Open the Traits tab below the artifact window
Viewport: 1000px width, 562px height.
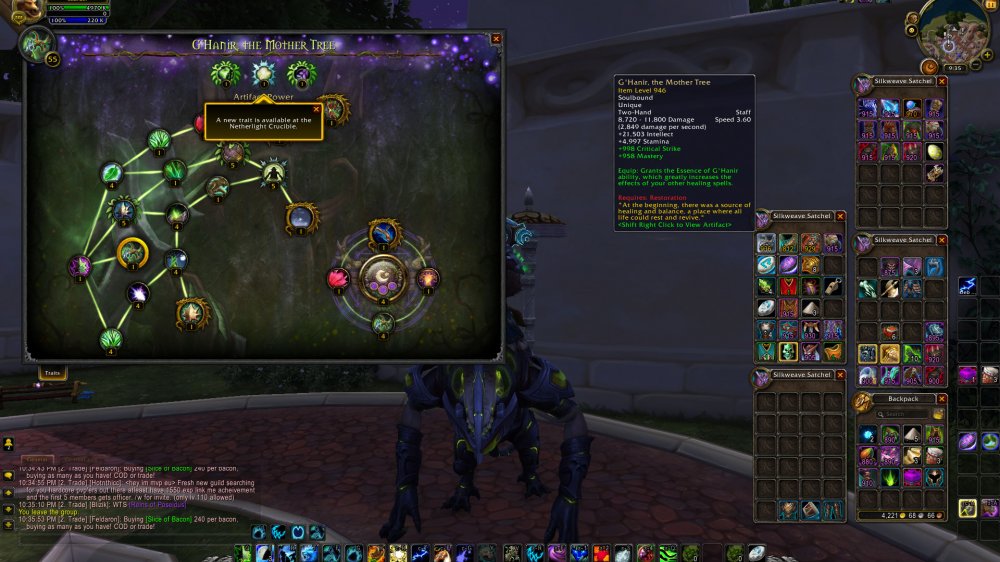[x=52, y=372]
